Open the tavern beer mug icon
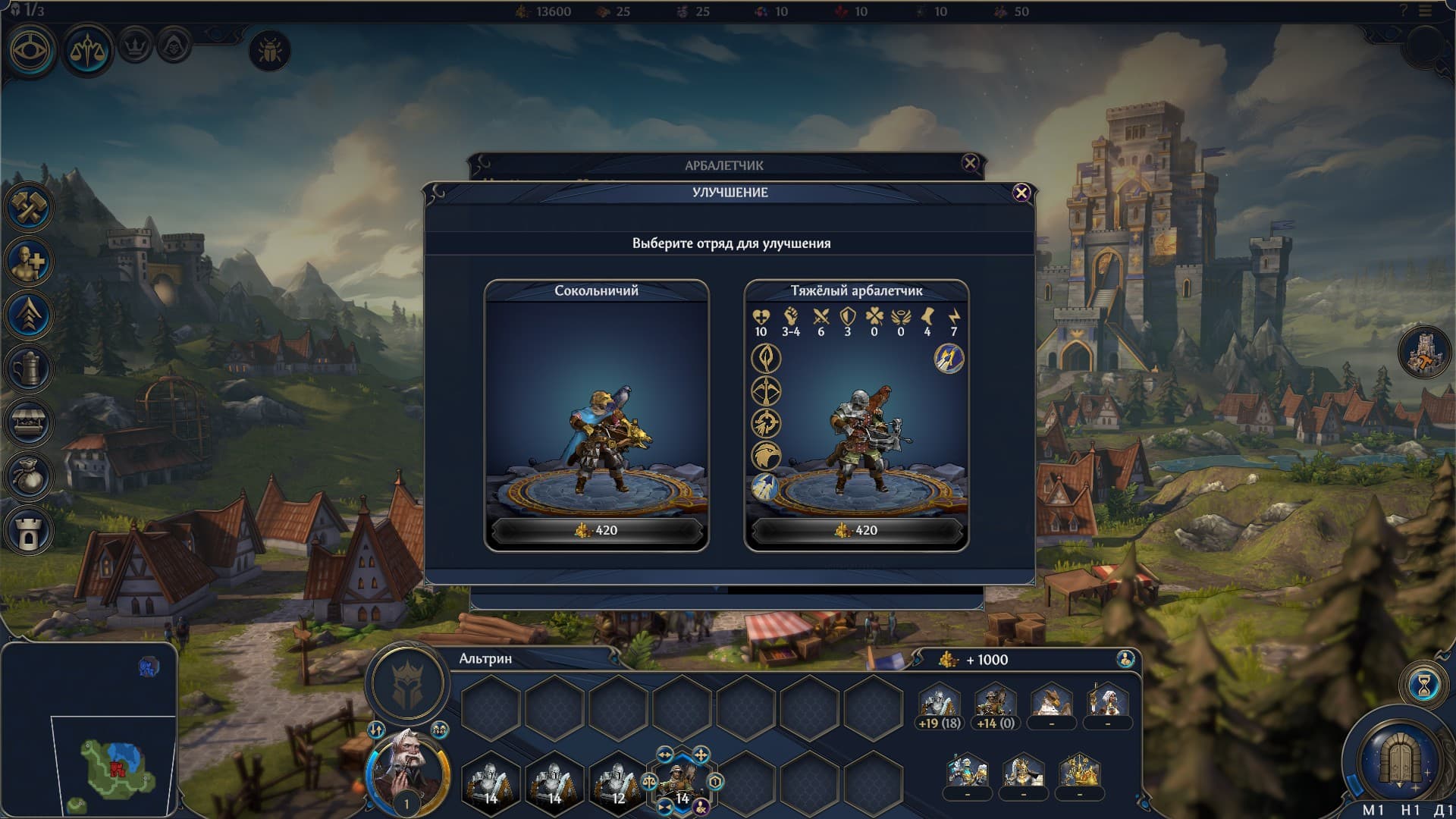 [30, 369]
